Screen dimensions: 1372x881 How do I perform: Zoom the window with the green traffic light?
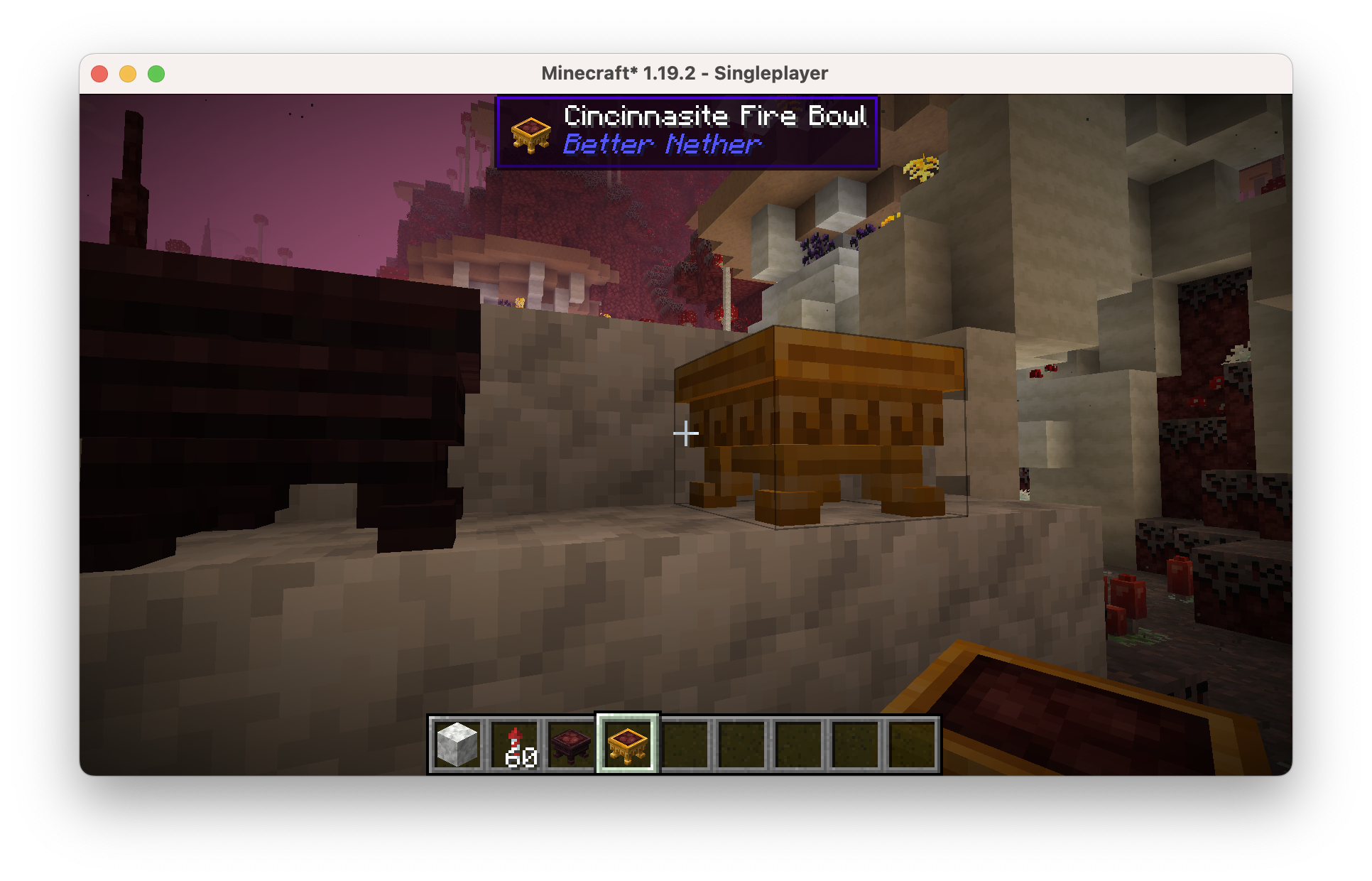pyautogui.click(x=155, y=72)
